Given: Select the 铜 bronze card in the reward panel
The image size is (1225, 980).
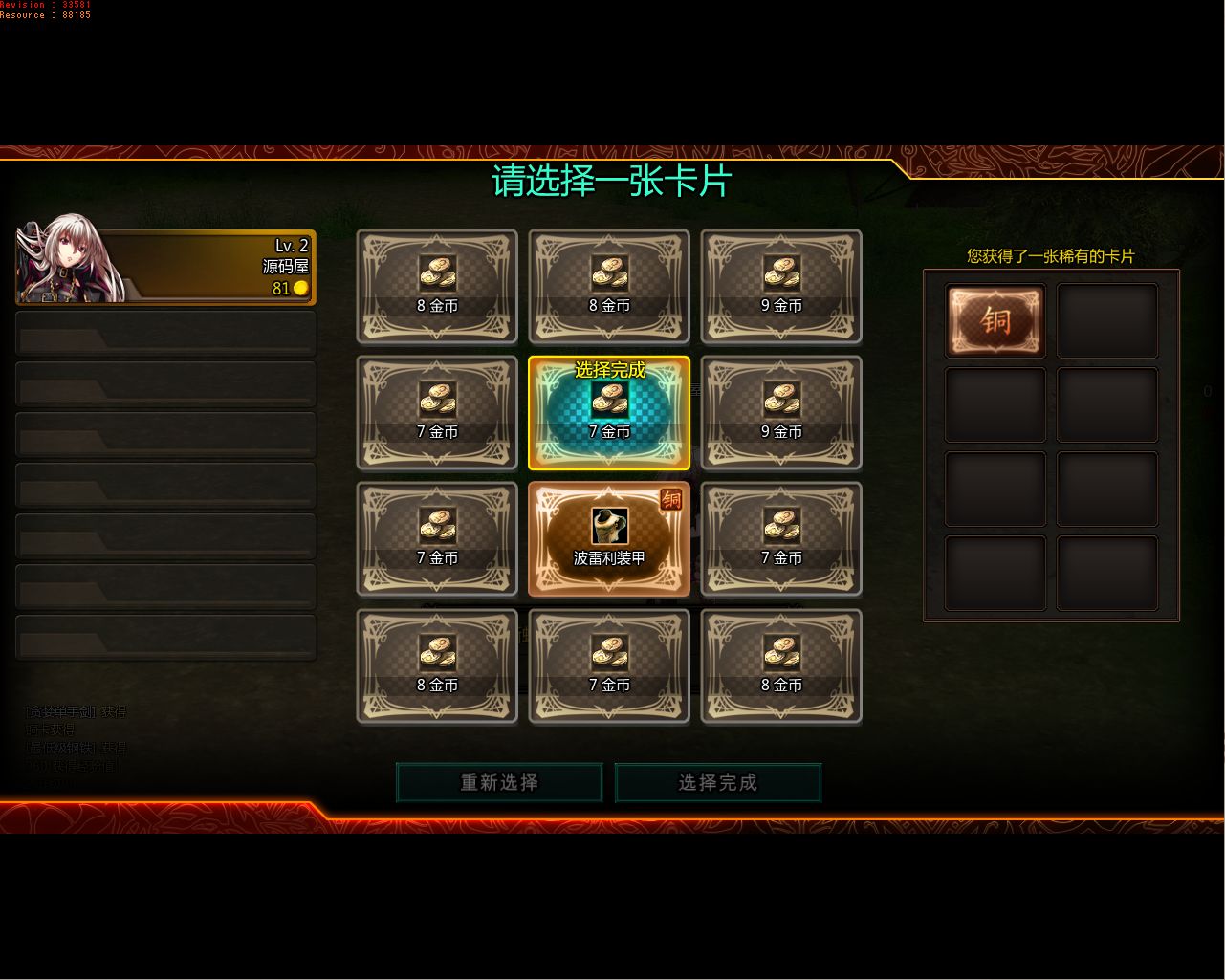Looking at the screenshot, I should point(995,319).
